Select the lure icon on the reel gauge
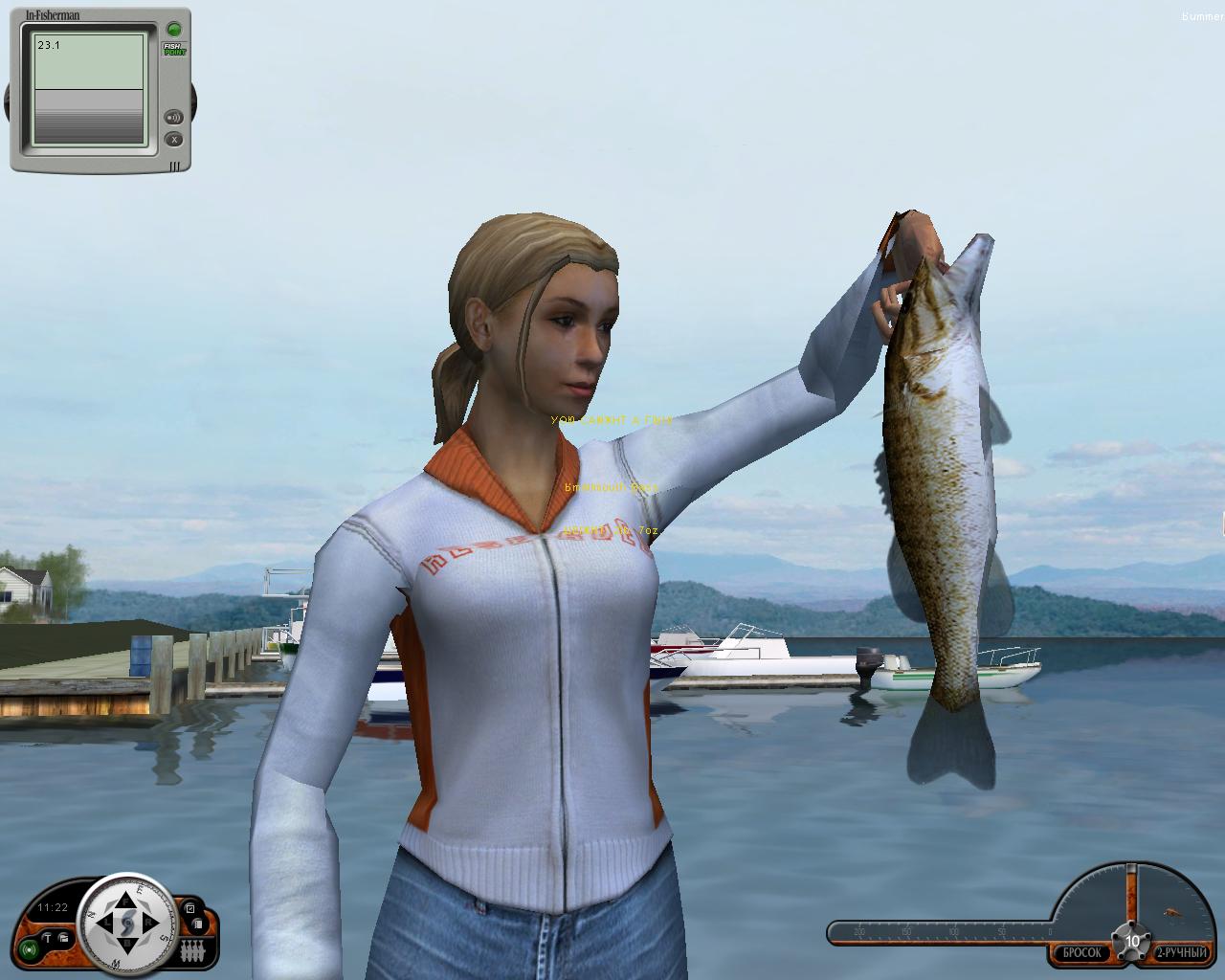Viewport: 1225px width, 980px height. tap(1171, 913)
